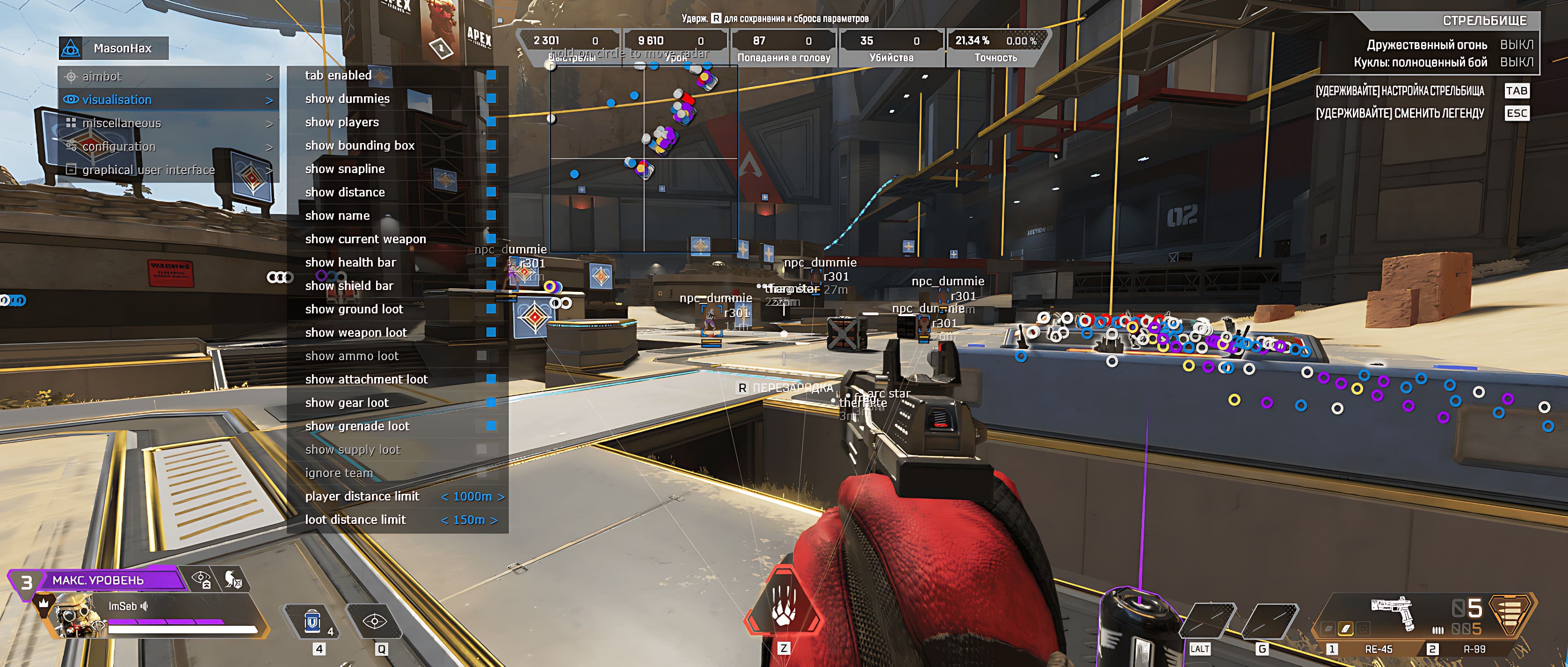Expand the miscellaneous submenu chevron
Image resolution: width=1568 pixels, height=667 pixels.
pyautogui.click(x=269, y=123)
